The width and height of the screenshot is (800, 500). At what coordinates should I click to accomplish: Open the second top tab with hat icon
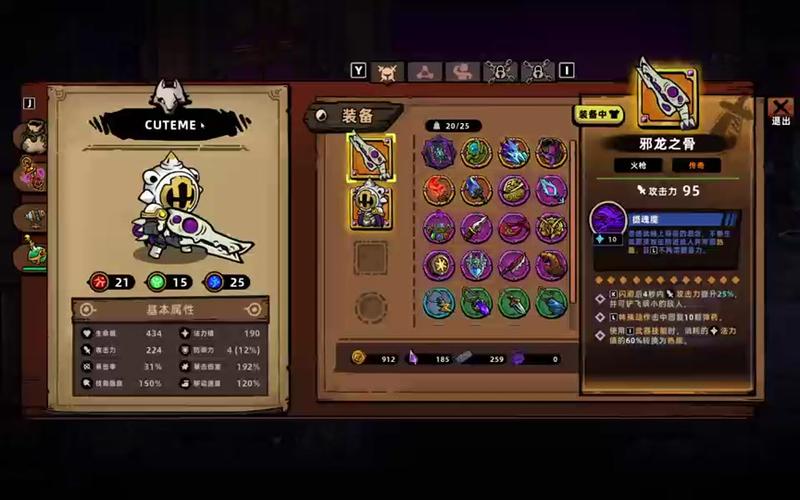pos(425,71)
